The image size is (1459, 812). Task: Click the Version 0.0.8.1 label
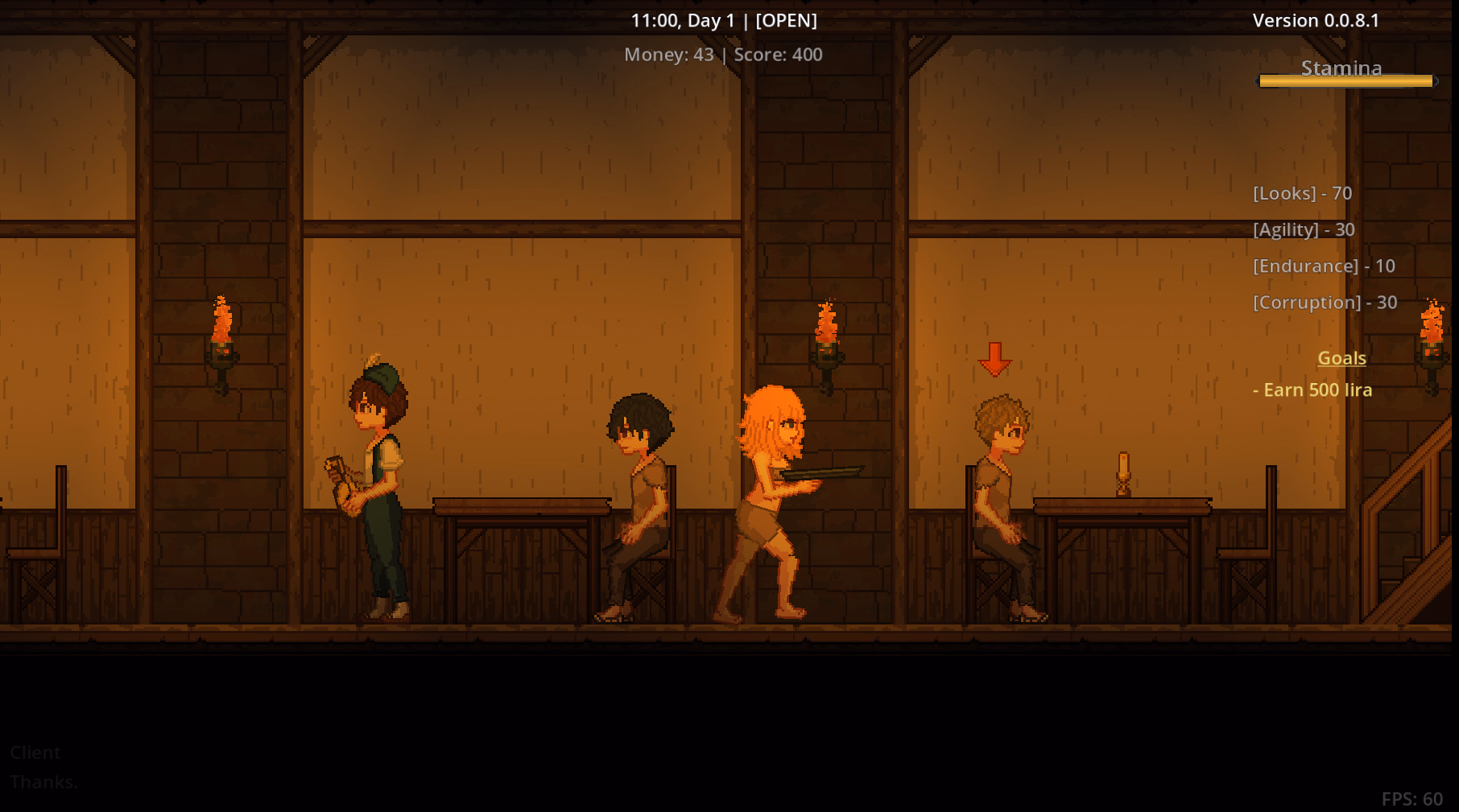[1316, 20]
